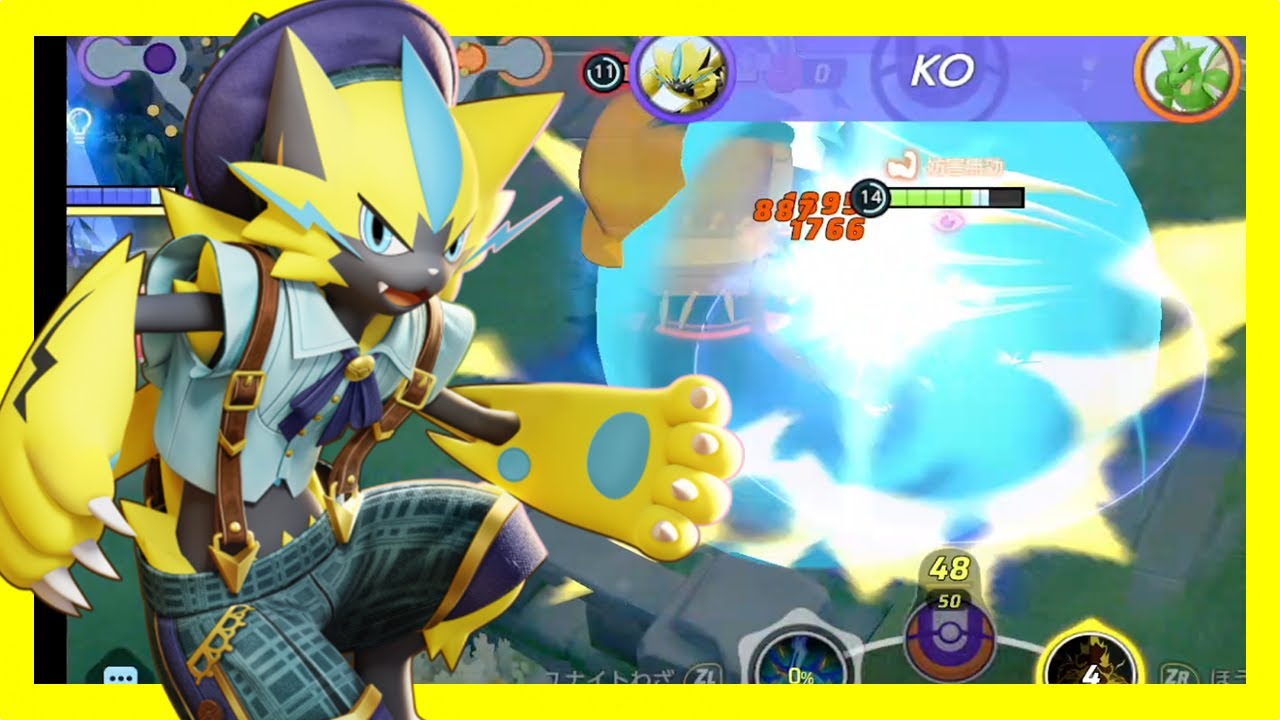Use the yellow-outlined battle item on cooldown
Viewport: 1280px width, 720px height.
click(1090, 662)
